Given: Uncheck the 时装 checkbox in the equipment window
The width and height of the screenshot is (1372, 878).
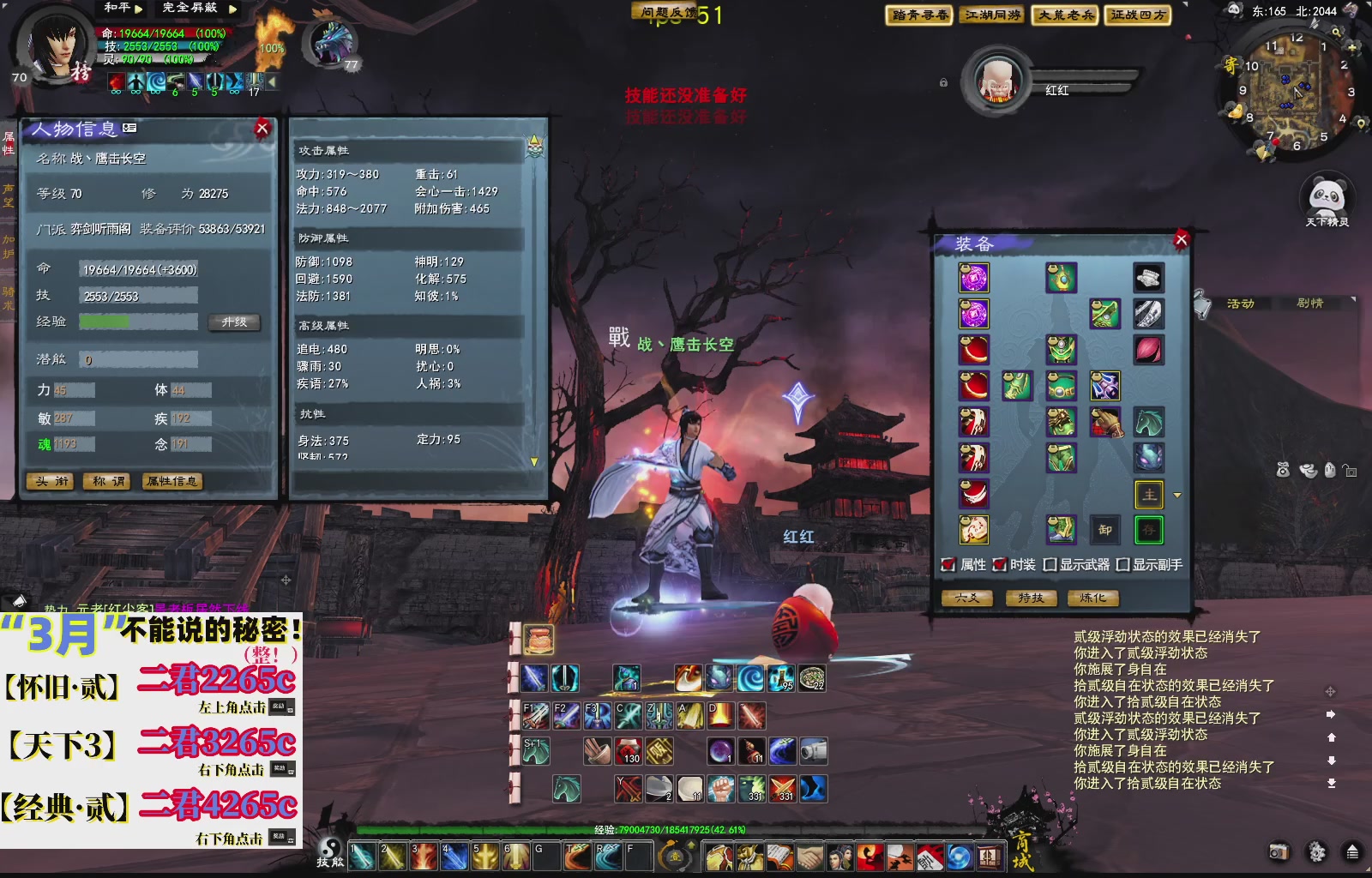Looking at the screenshot, I should [999, 565].
